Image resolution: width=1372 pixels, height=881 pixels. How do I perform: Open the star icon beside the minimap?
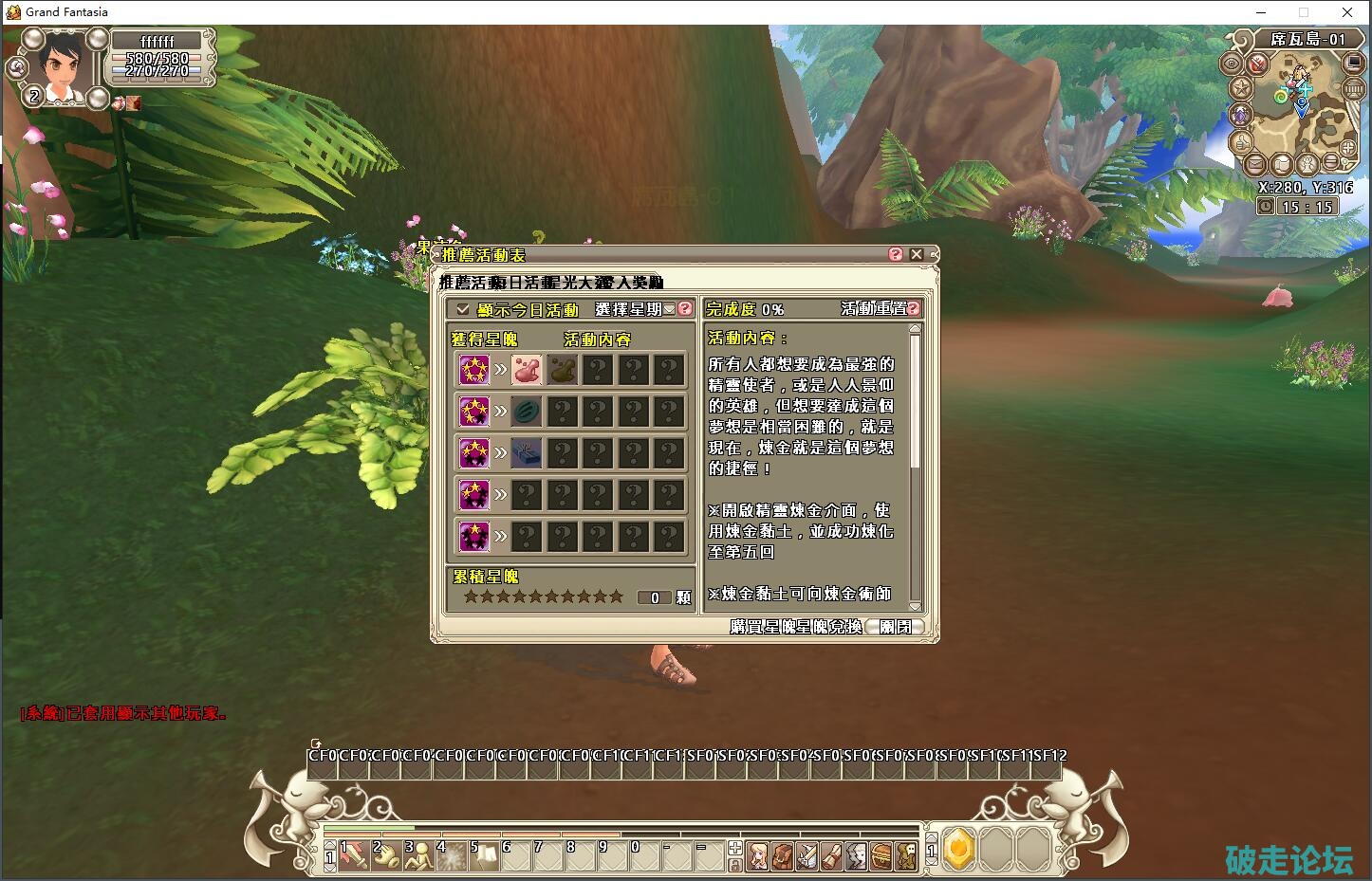1241,88
